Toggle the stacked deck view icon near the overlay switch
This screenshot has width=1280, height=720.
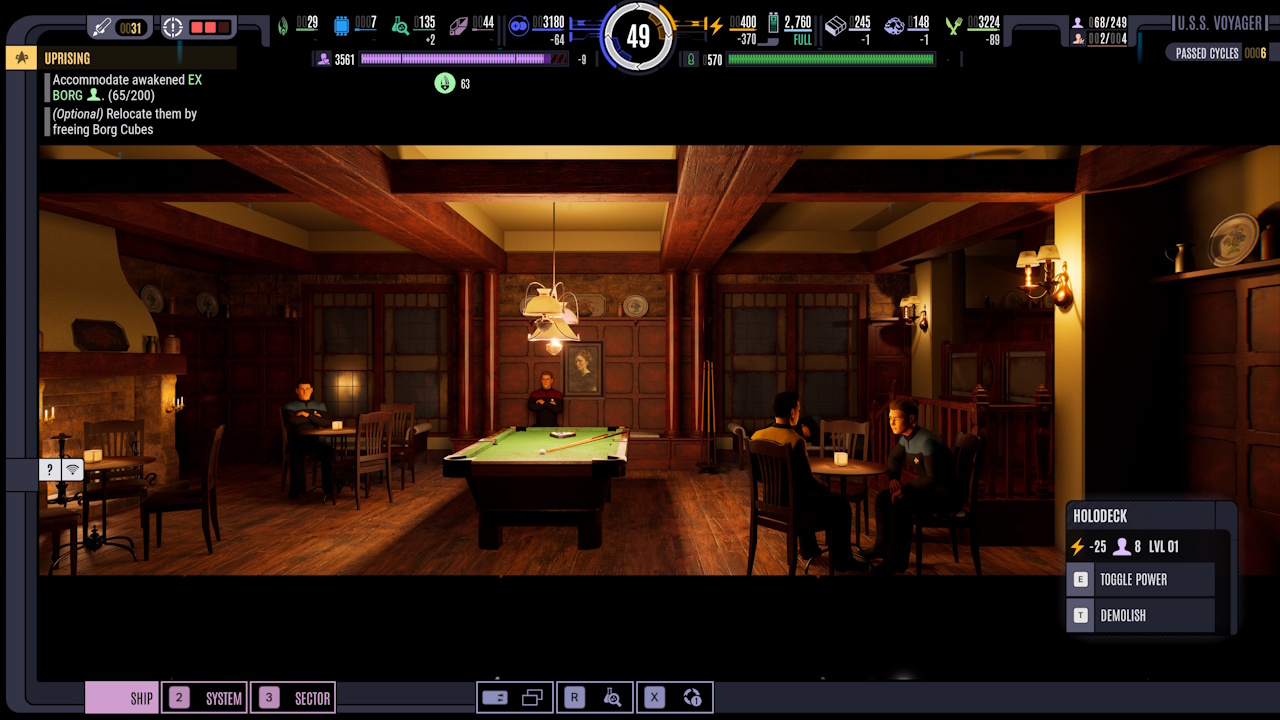[532, 696]
